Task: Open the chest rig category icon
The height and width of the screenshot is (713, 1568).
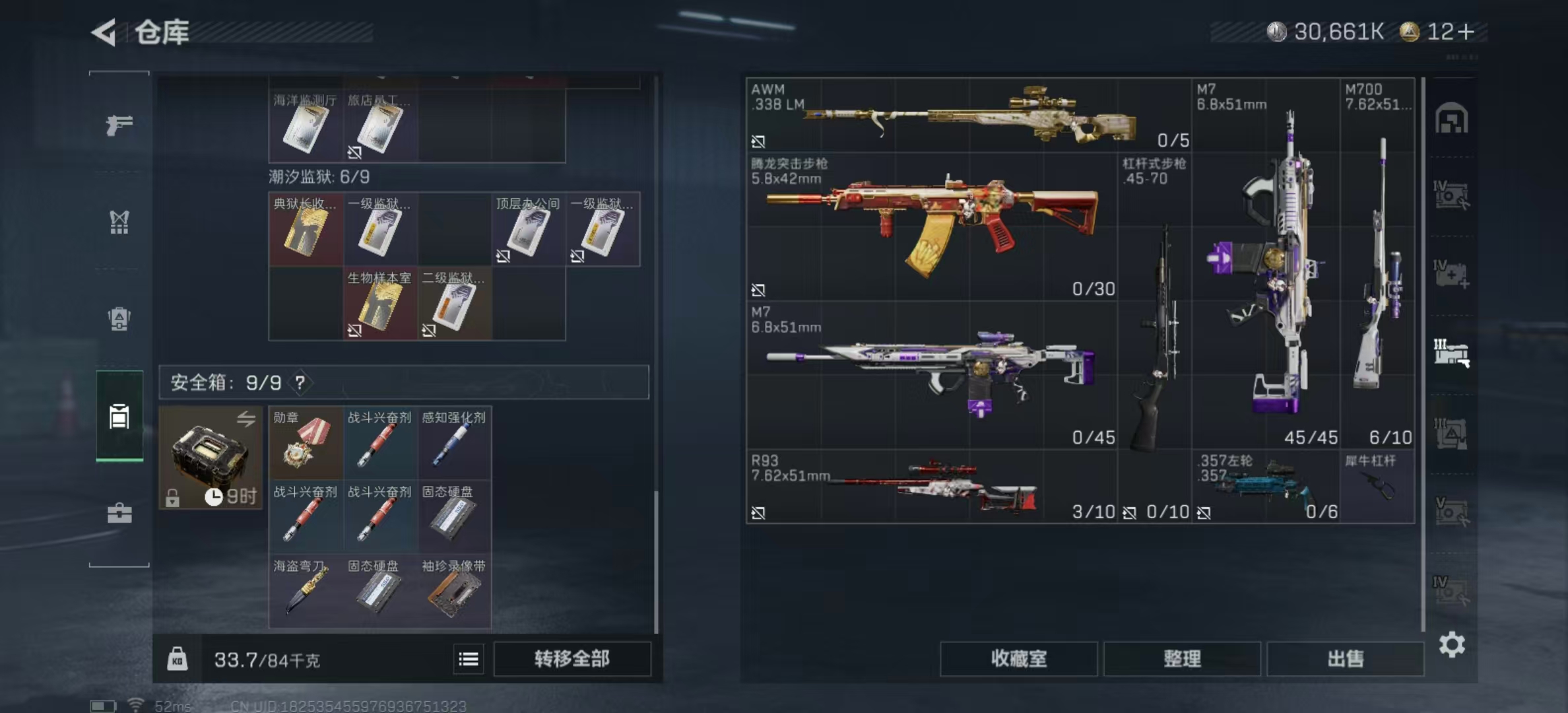Action: [x=119, y=222]
